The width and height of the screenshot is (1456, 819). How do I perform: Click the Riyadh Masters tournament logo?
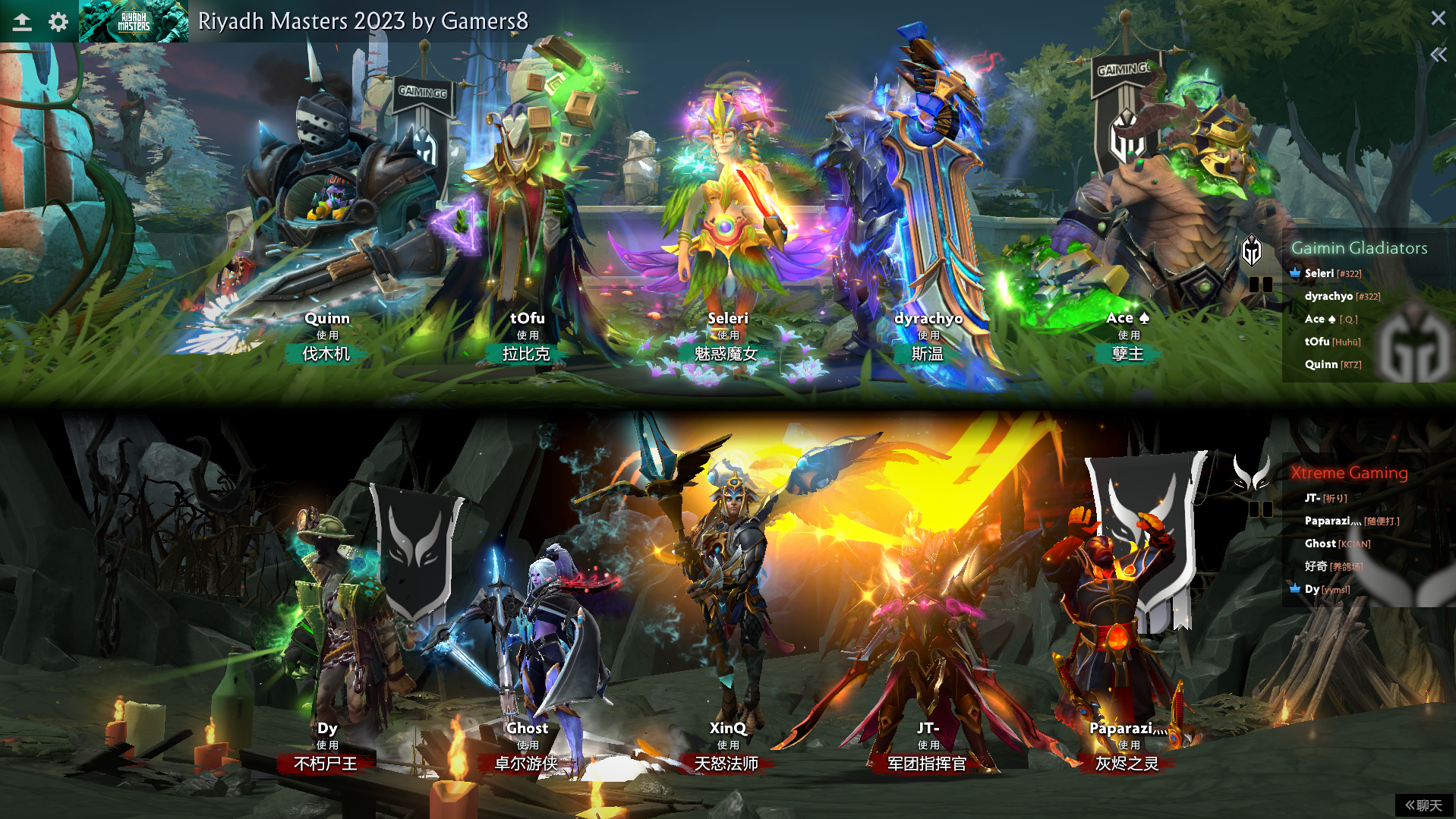[x=134, y=21]
